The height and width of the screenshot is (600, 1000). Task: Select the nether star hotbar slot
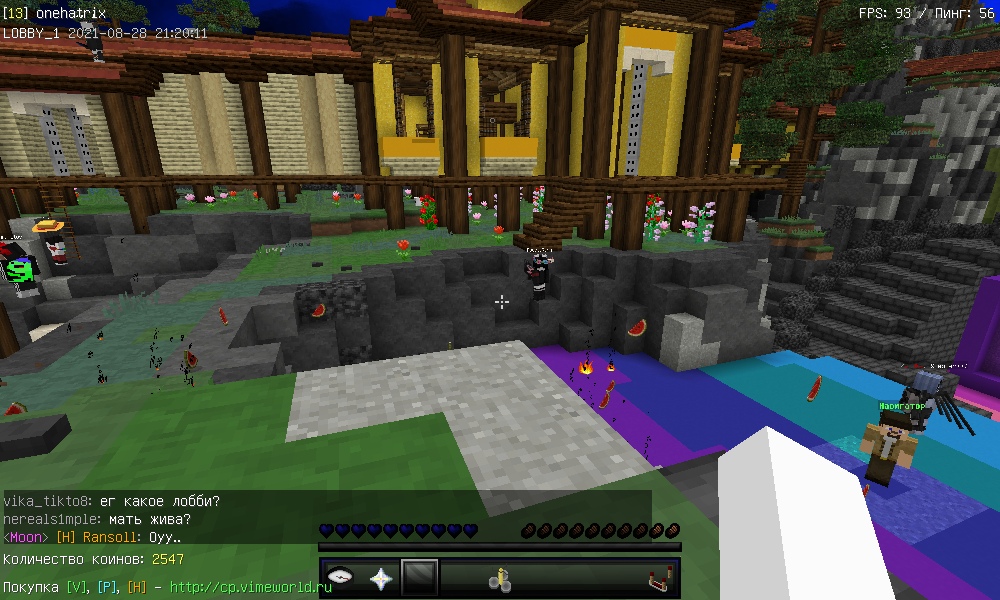(381, 578)
